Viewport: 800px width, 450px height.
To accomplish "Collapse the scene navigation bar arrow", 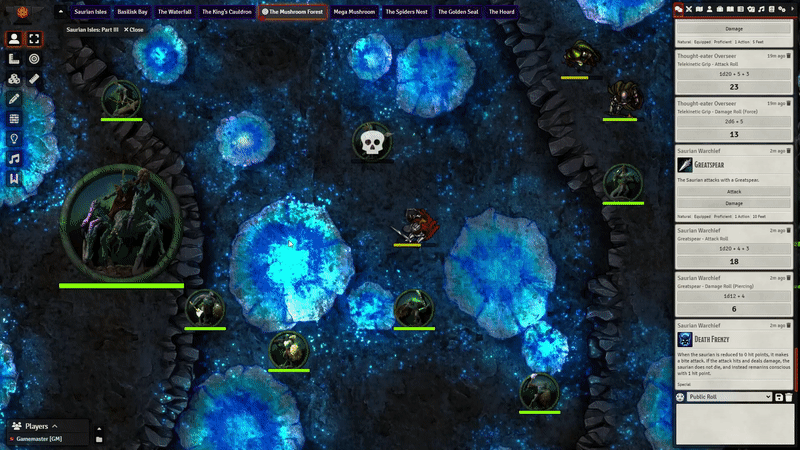I will [60, 12].
